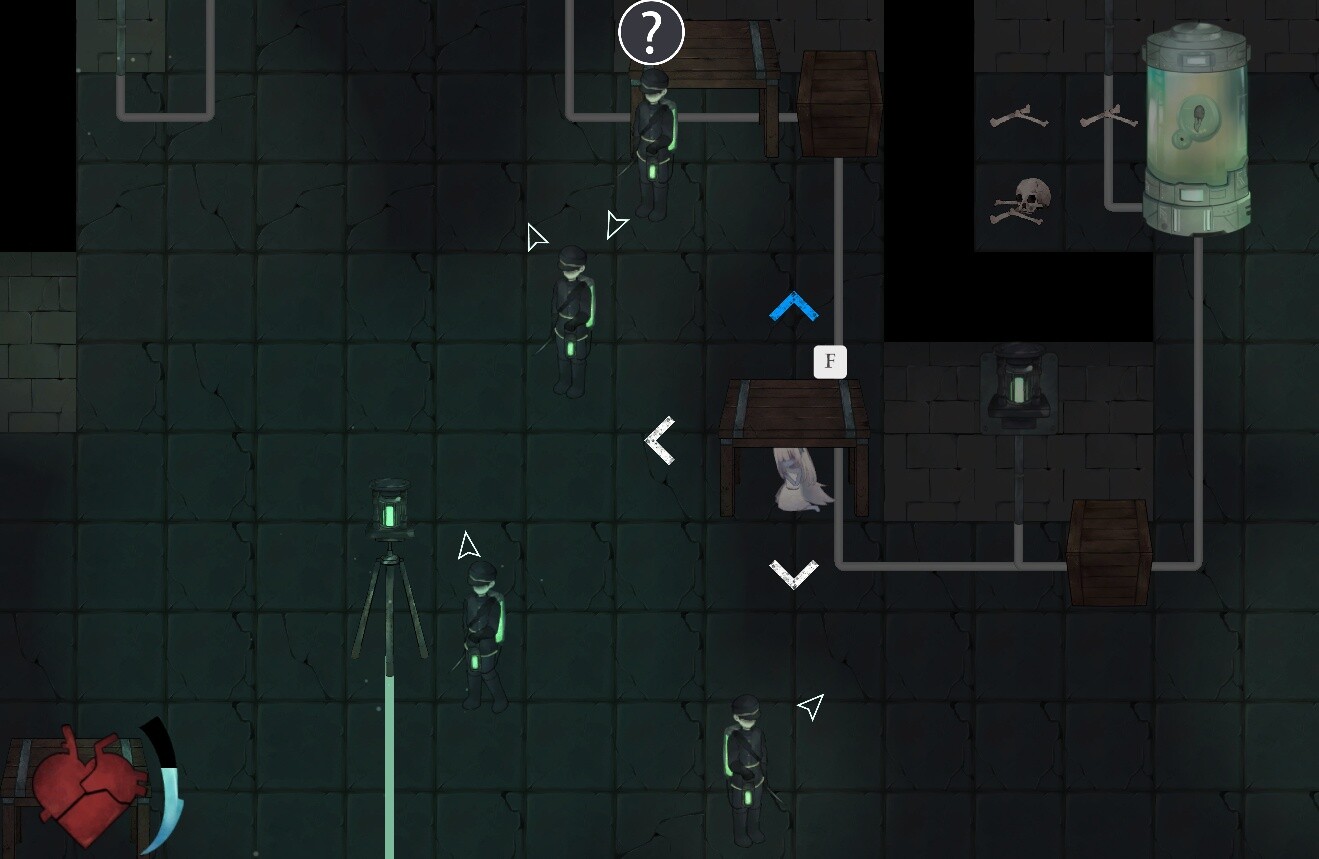Click the wooden crate near the top table
1319x859 pixels.
point(840,105)
